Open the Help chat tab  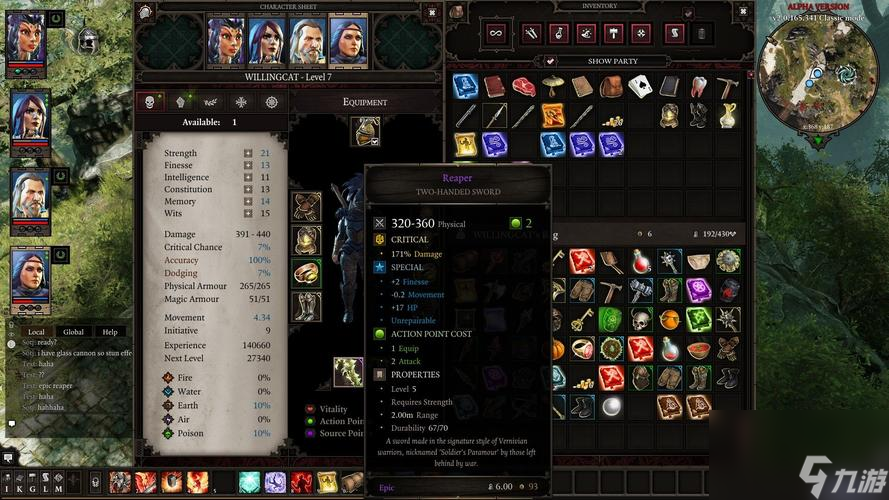pyautogui.click(x=110, y=332)
